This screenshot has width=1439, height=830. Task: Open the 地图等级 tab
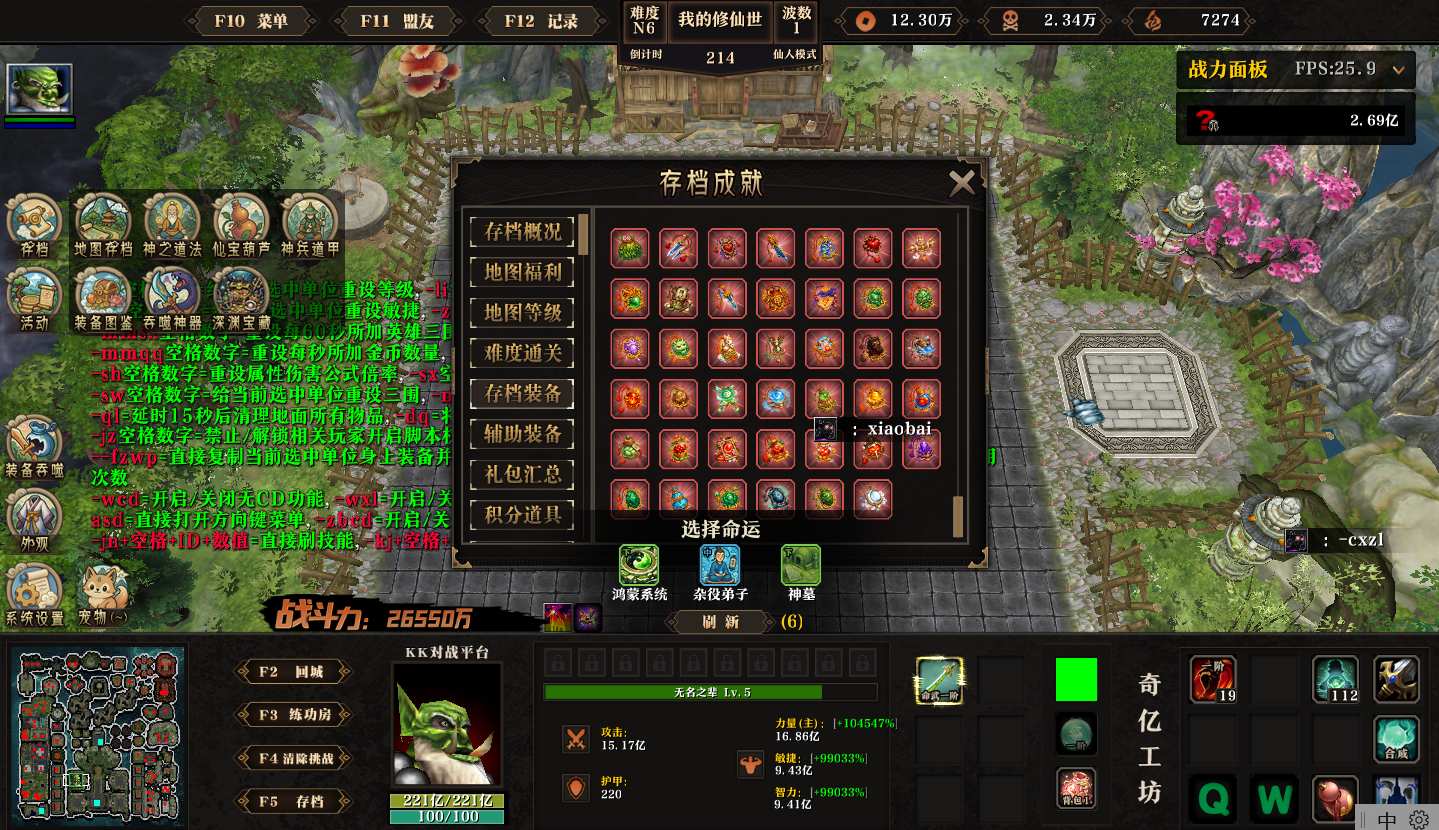coord(522,313)
